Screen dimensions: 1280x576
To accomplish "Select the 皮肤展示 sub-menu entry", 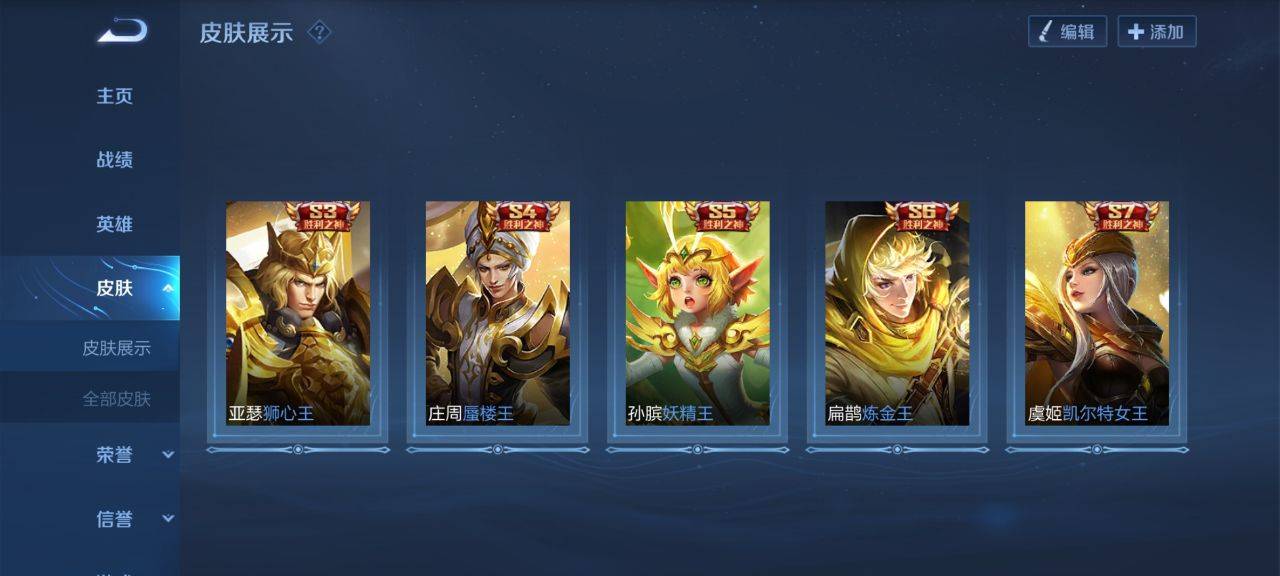I will click(116, 348).
